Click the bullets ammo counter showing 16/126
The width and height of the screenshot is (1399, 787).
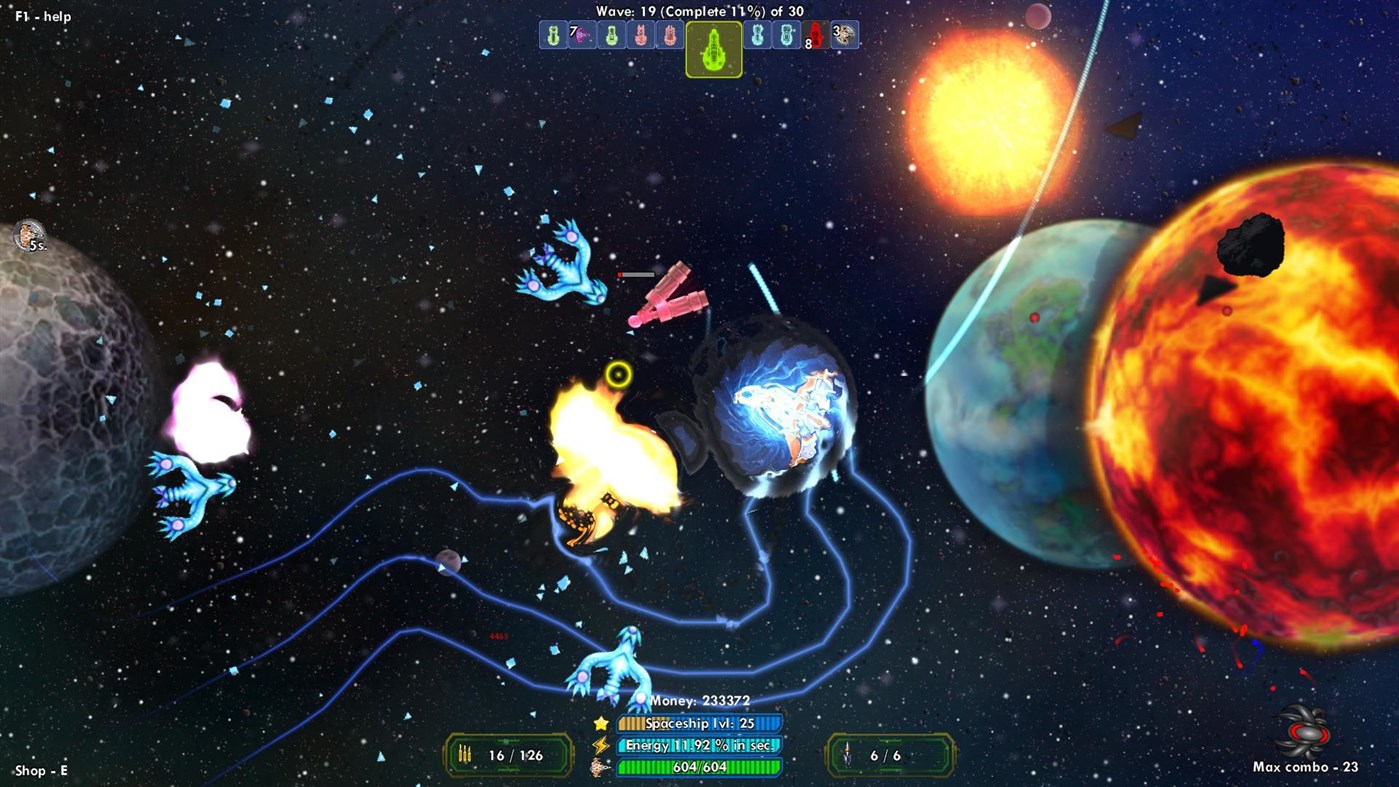pyautogui.click(x=506, y=755)
